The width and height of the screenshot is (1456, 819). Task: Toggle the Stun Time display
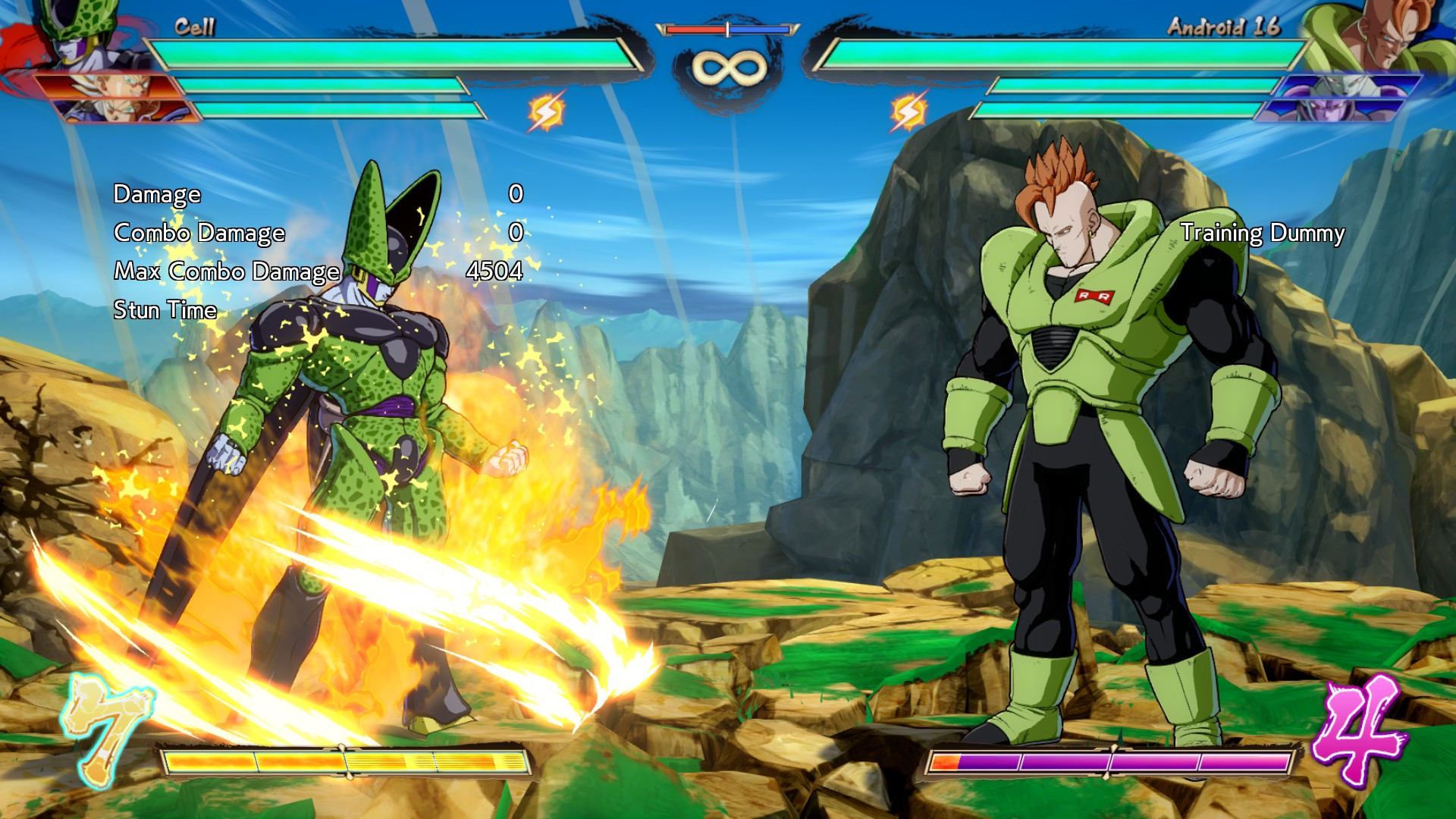163,309
